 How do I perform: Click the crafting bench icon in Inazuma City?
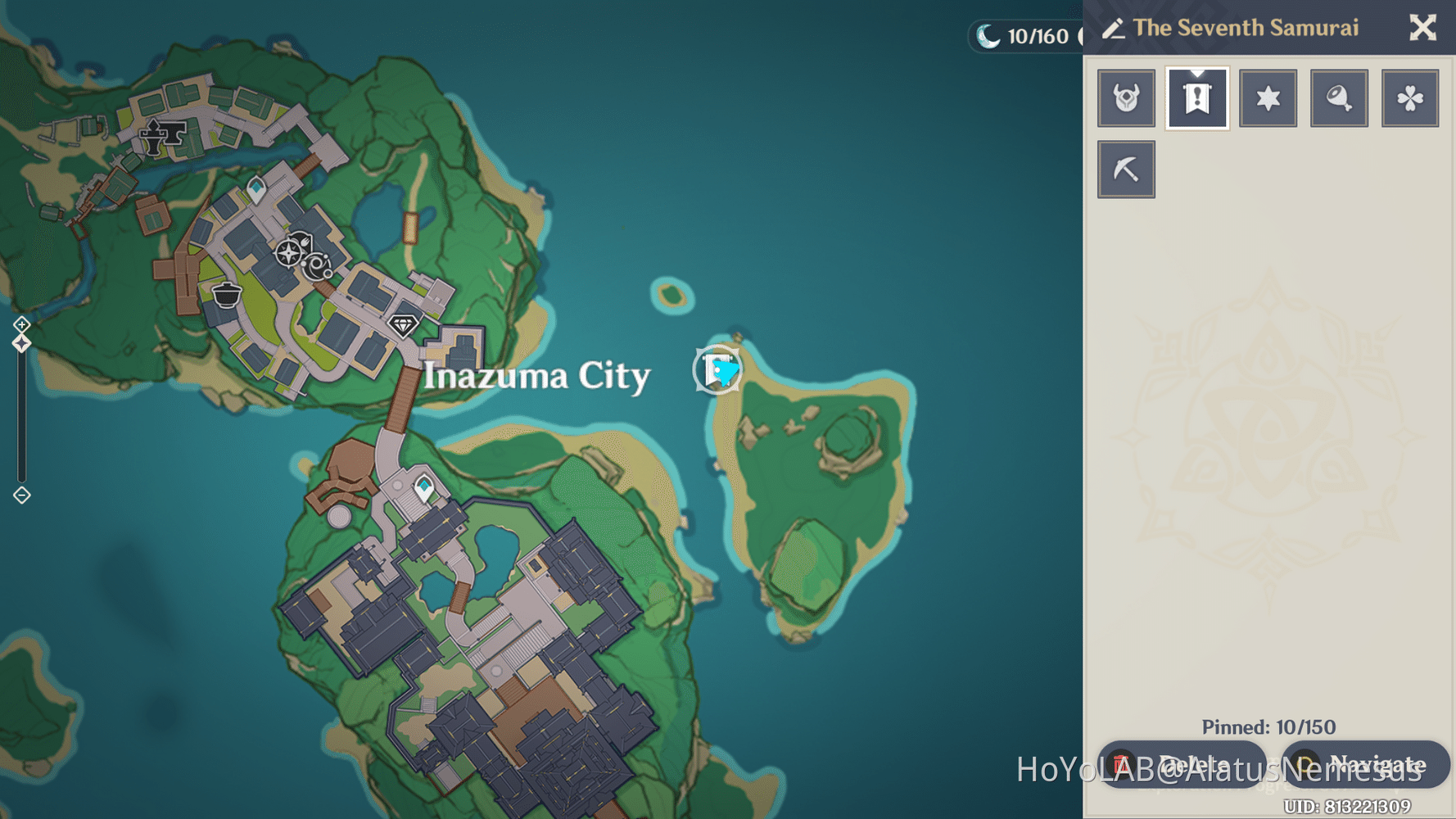[x=288, y=252]
